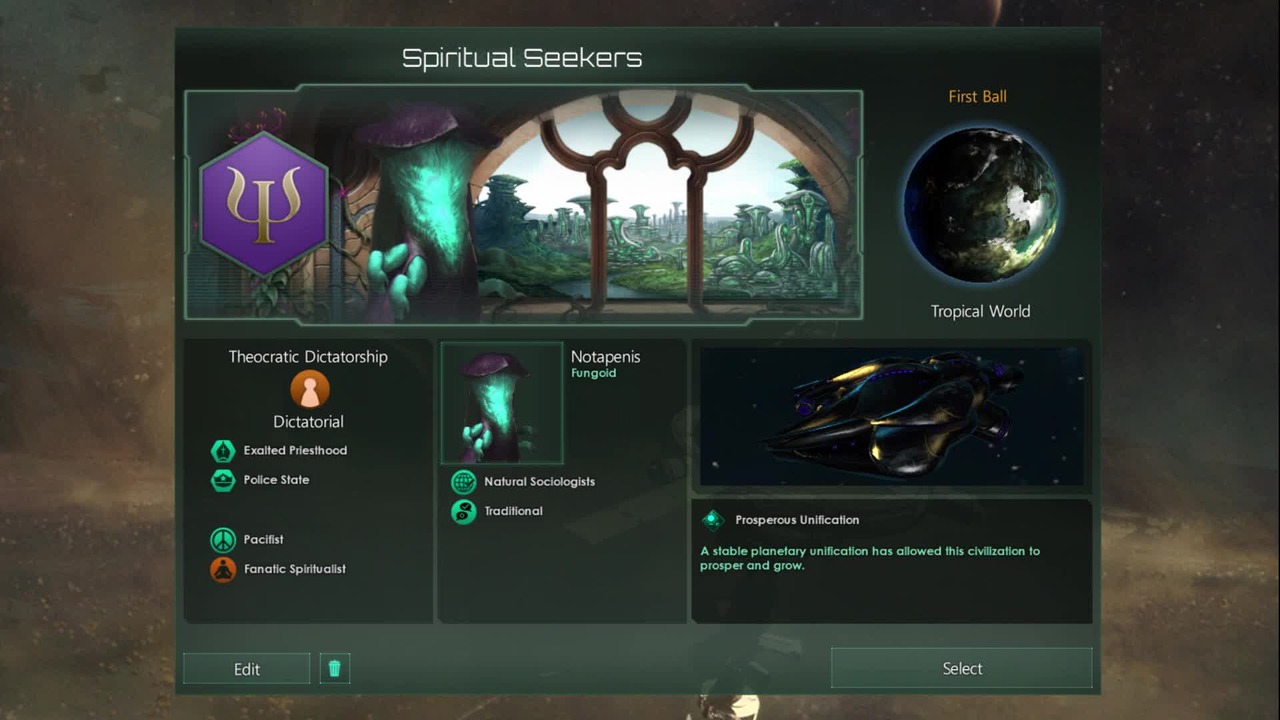The width and height of the screenshot is (1280, 720).
Task: View the First Ball homeworld planet
Action: click(x=980, y=204)
